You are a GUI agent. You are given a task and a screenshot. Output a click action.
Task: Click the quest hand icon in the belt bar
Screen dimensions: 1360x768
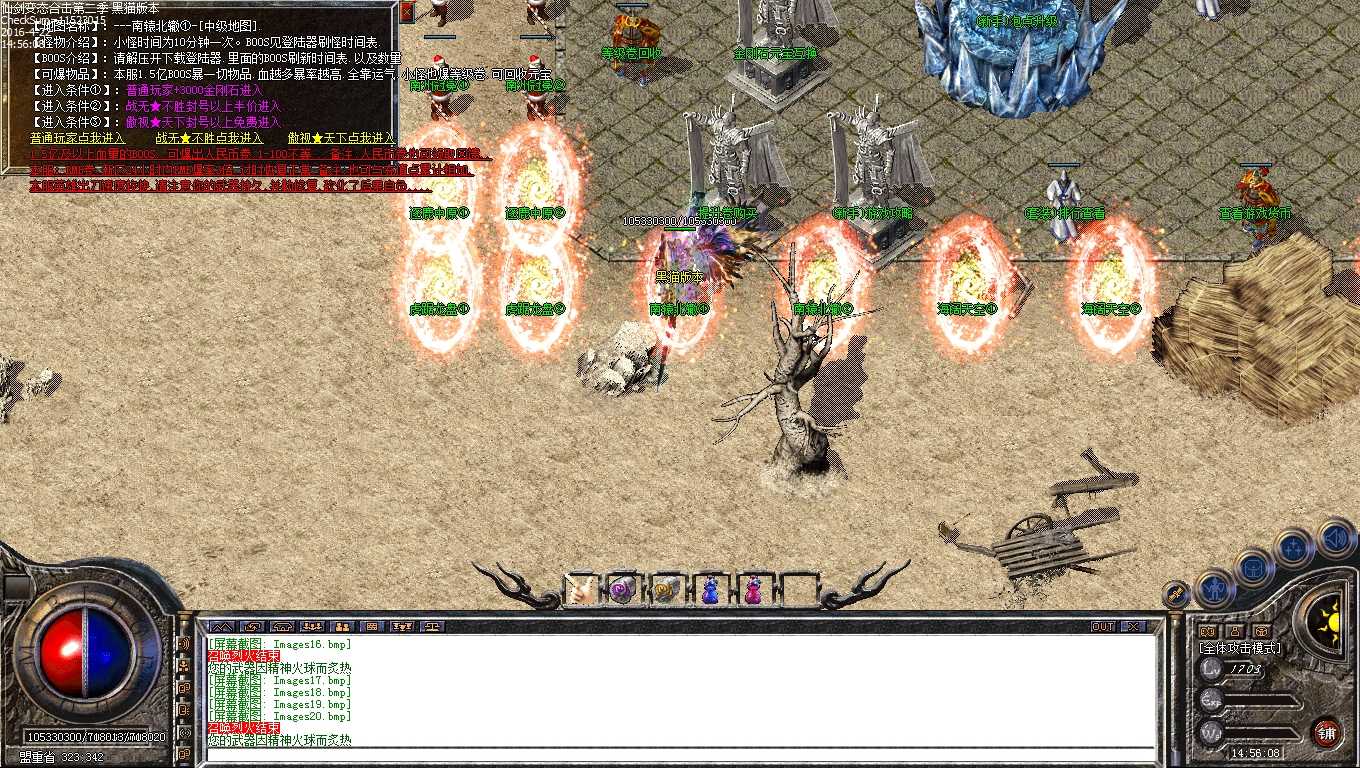[x=580, y=589]
